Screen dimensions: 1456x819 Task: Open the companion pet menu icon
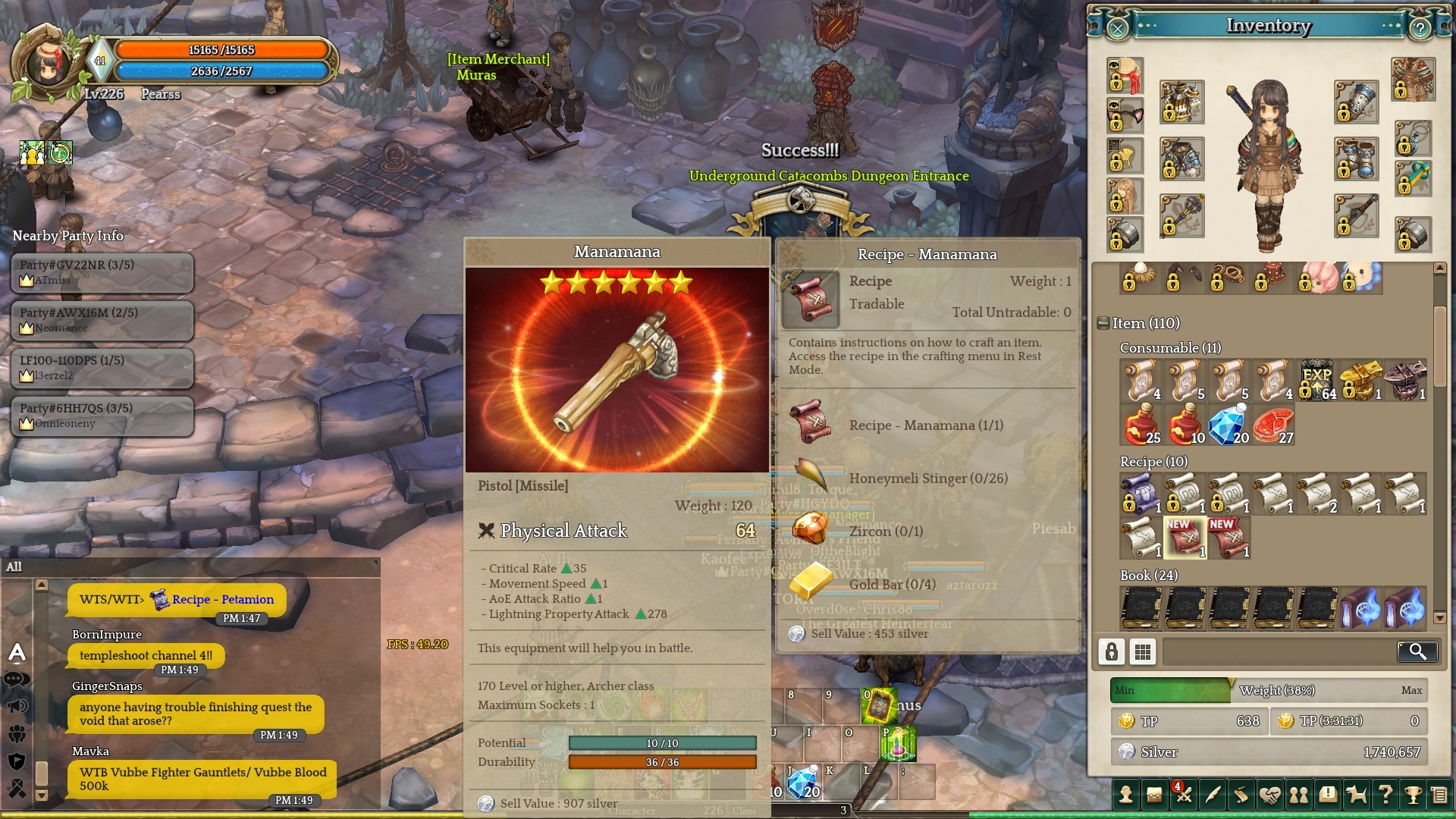coord(1356,794)
